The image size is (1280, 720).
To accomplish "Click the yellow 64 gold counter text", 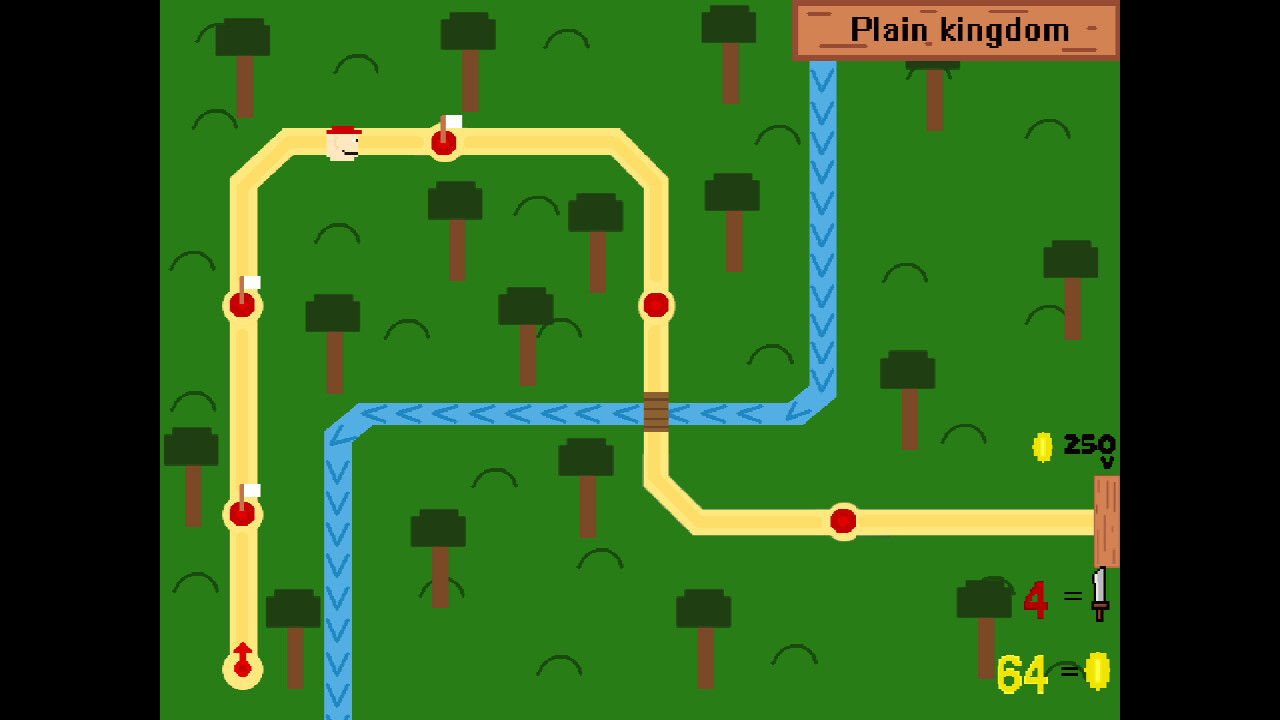I will tap(1020, 676).
